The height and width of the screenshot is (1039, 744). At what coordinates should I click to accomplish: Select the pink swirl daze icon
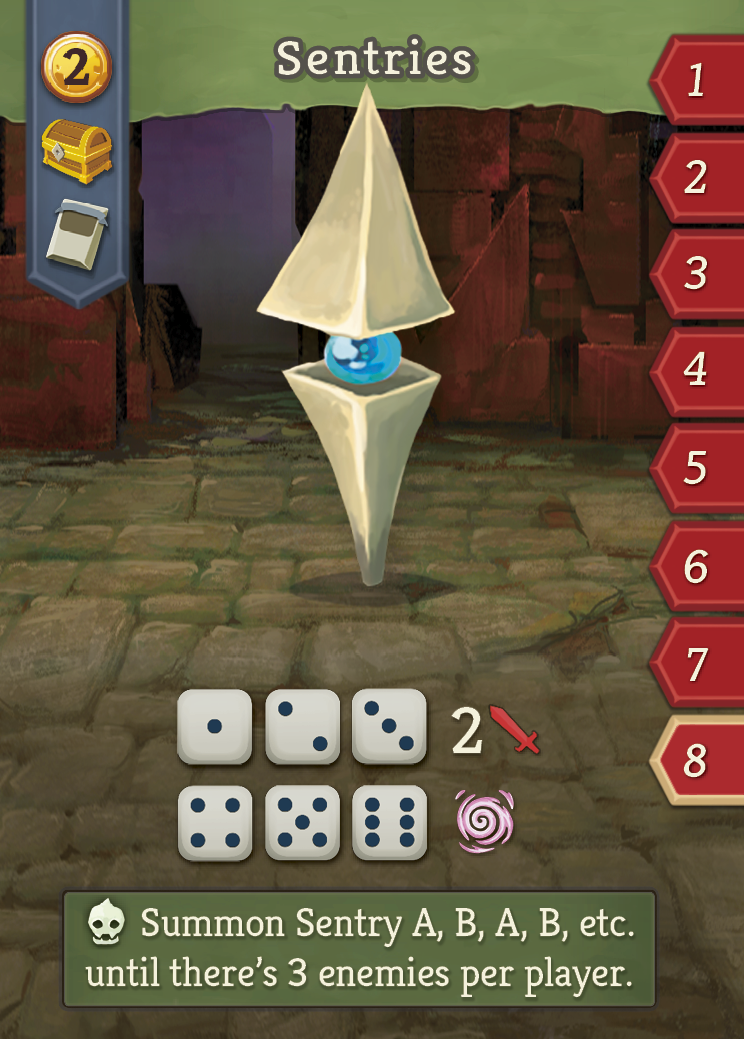(485, 821)
